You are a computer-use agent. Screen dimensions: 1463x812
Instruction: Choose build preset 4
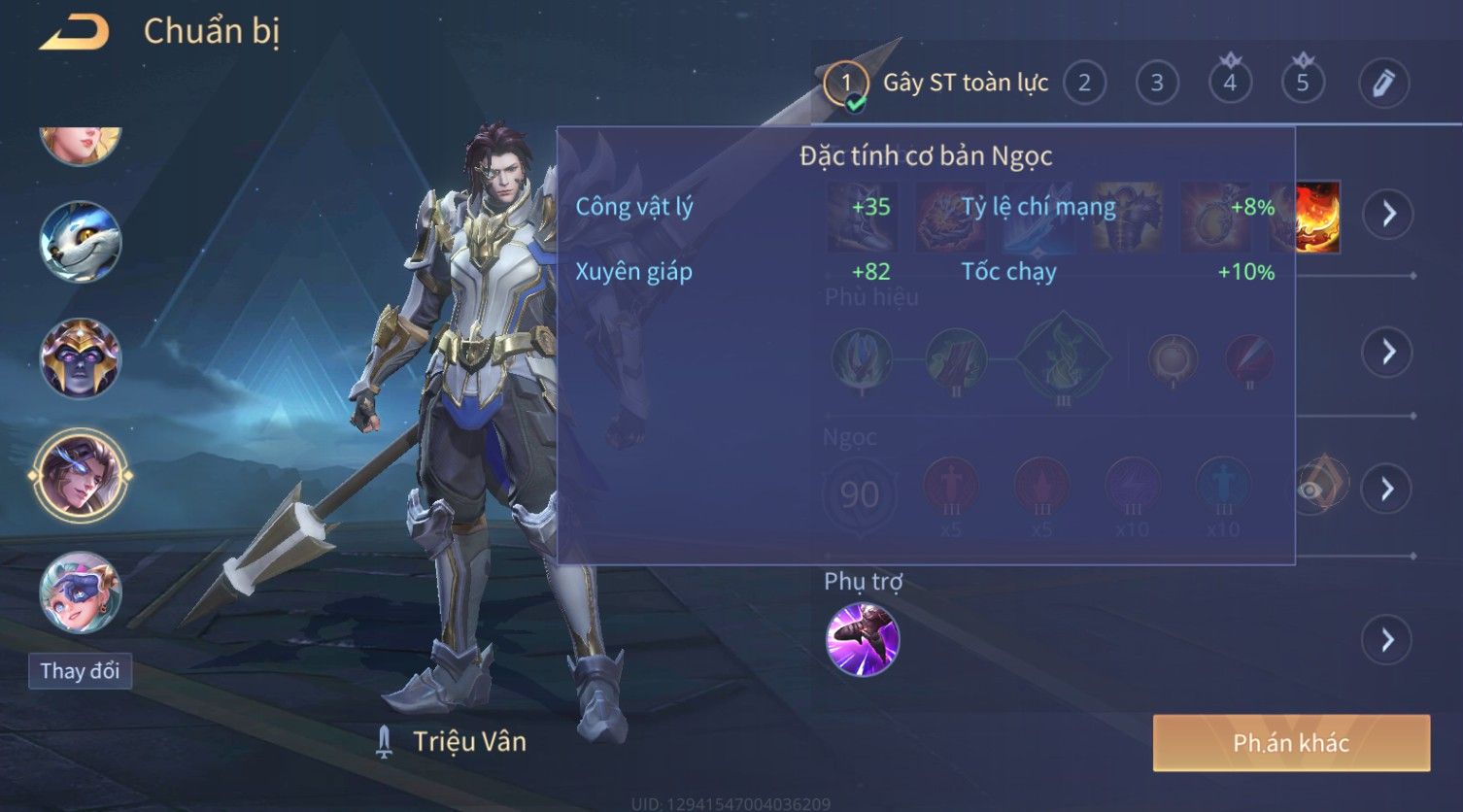click(1230, 84)
